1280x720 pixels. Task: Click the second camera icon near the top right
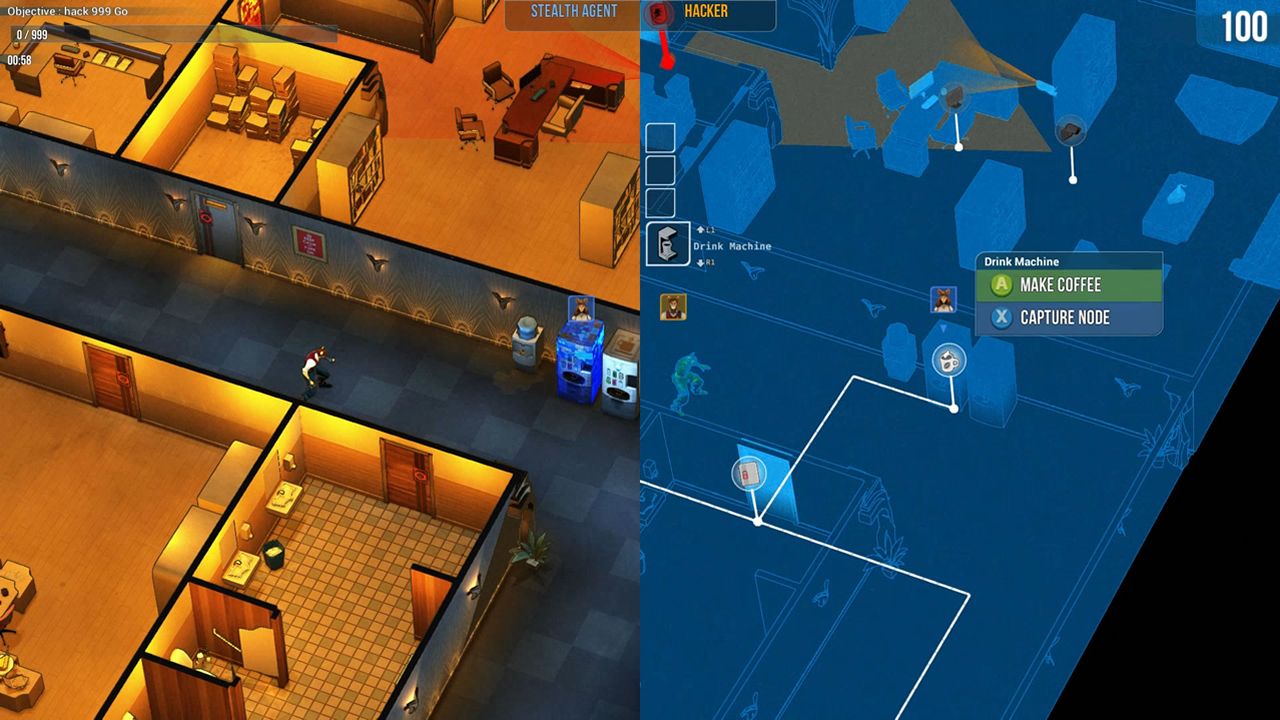coord(1071,128)
